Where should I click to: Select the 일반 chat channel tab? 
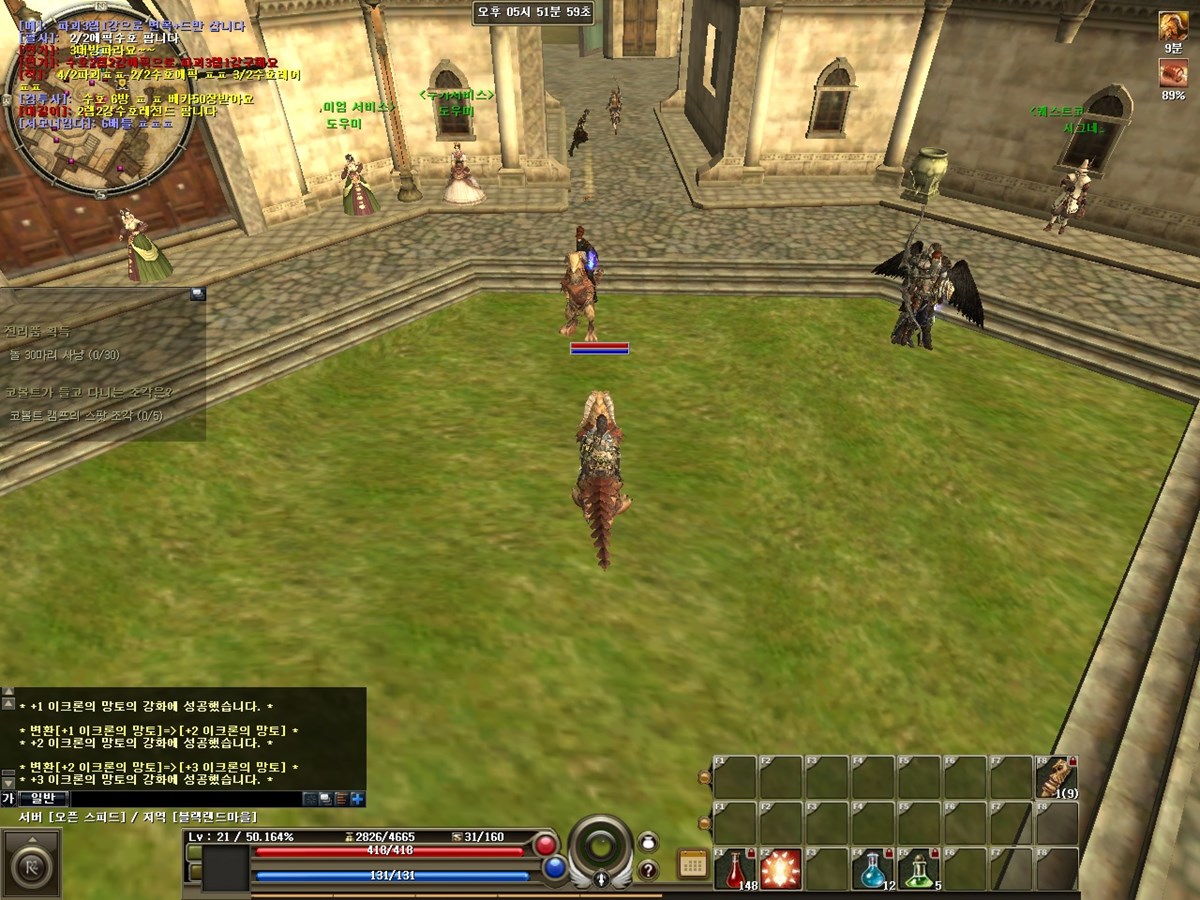[x=43, y=799]
